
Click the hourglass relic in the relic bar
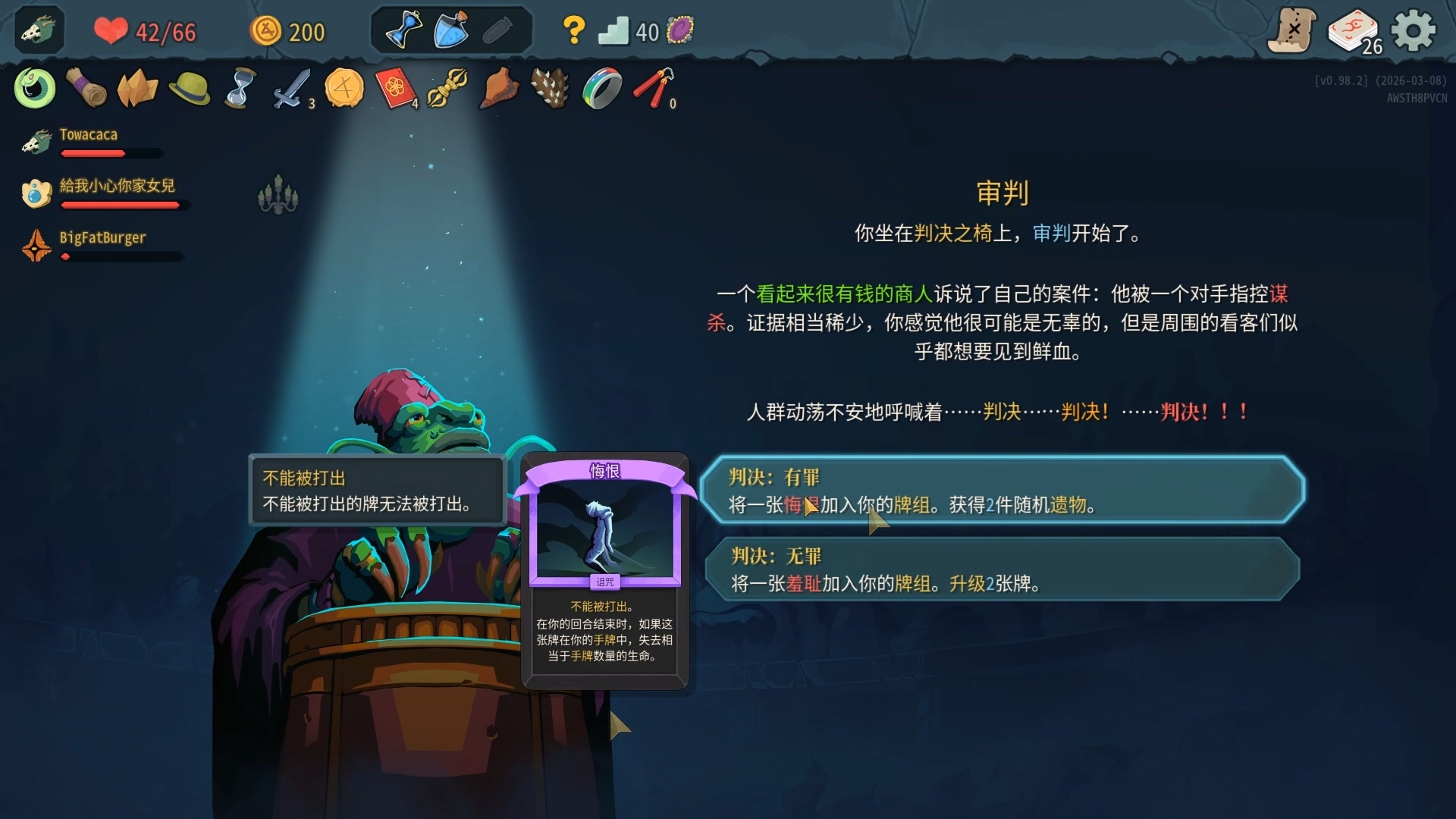point(240,88)
